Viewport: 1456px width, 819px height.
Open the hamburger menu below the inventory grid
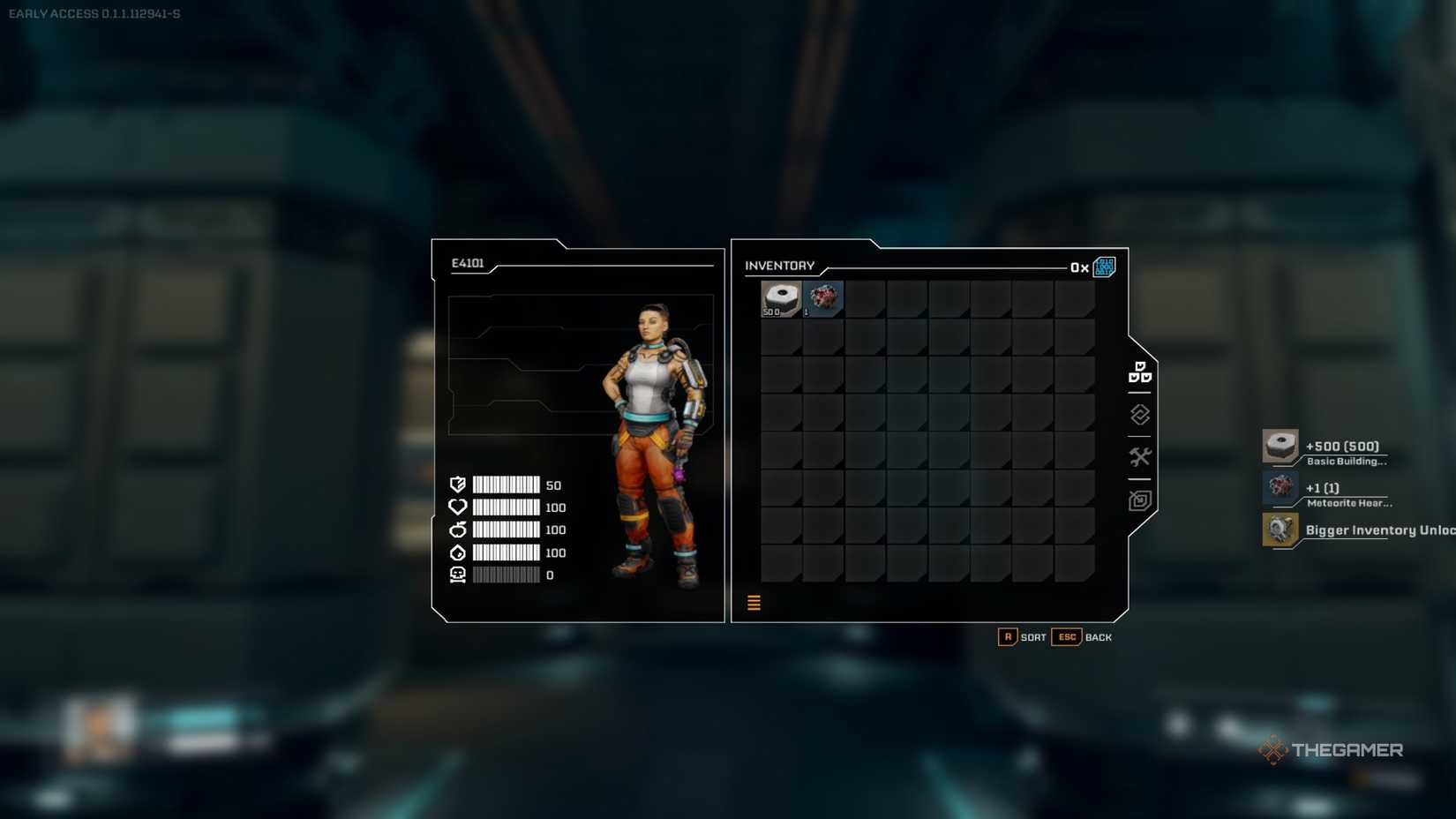754,602
